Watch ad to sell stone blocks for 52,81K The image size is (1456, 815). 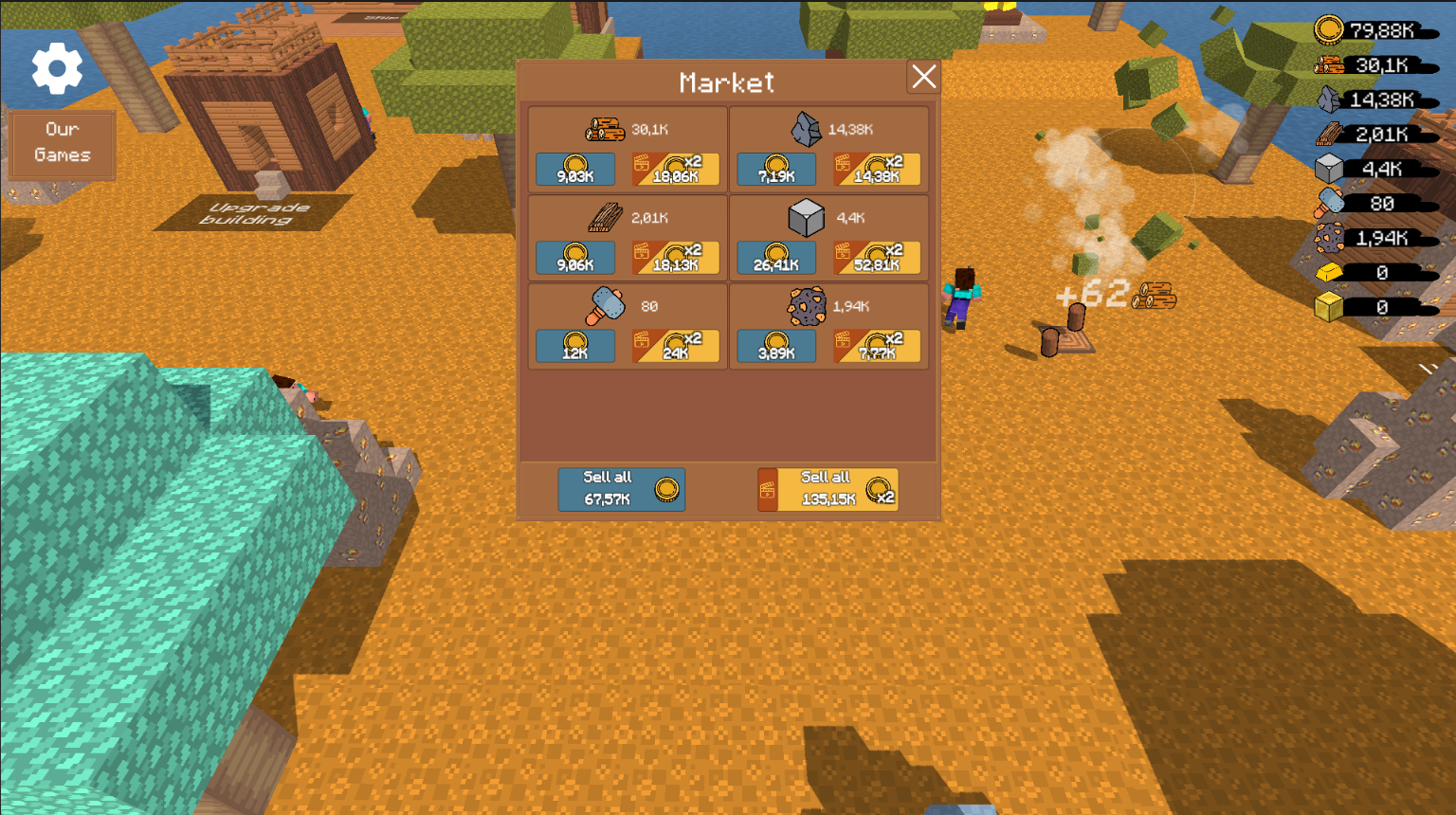(878, 258)
